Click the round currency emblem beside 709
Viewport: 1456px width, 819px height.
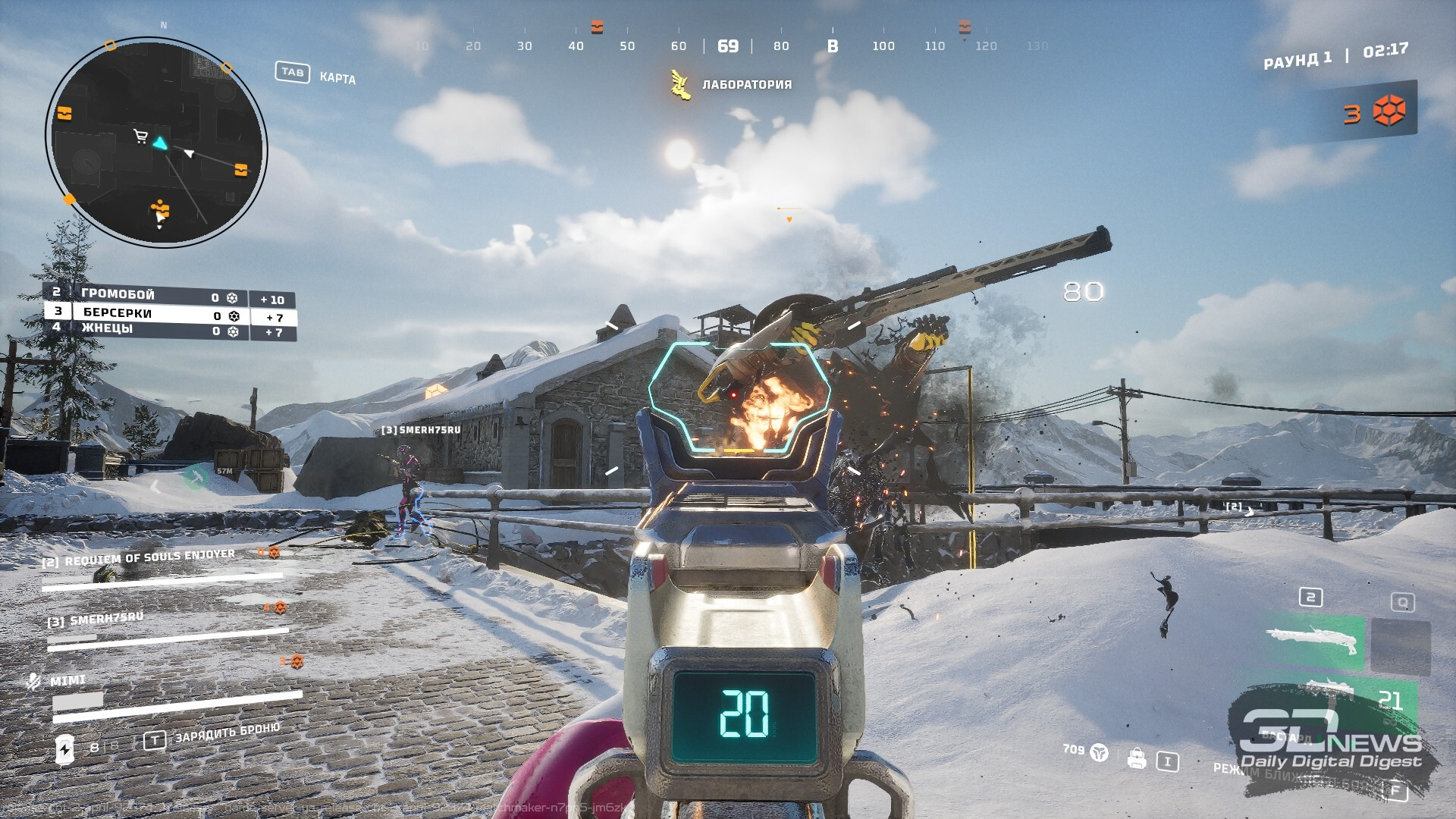1099,752
